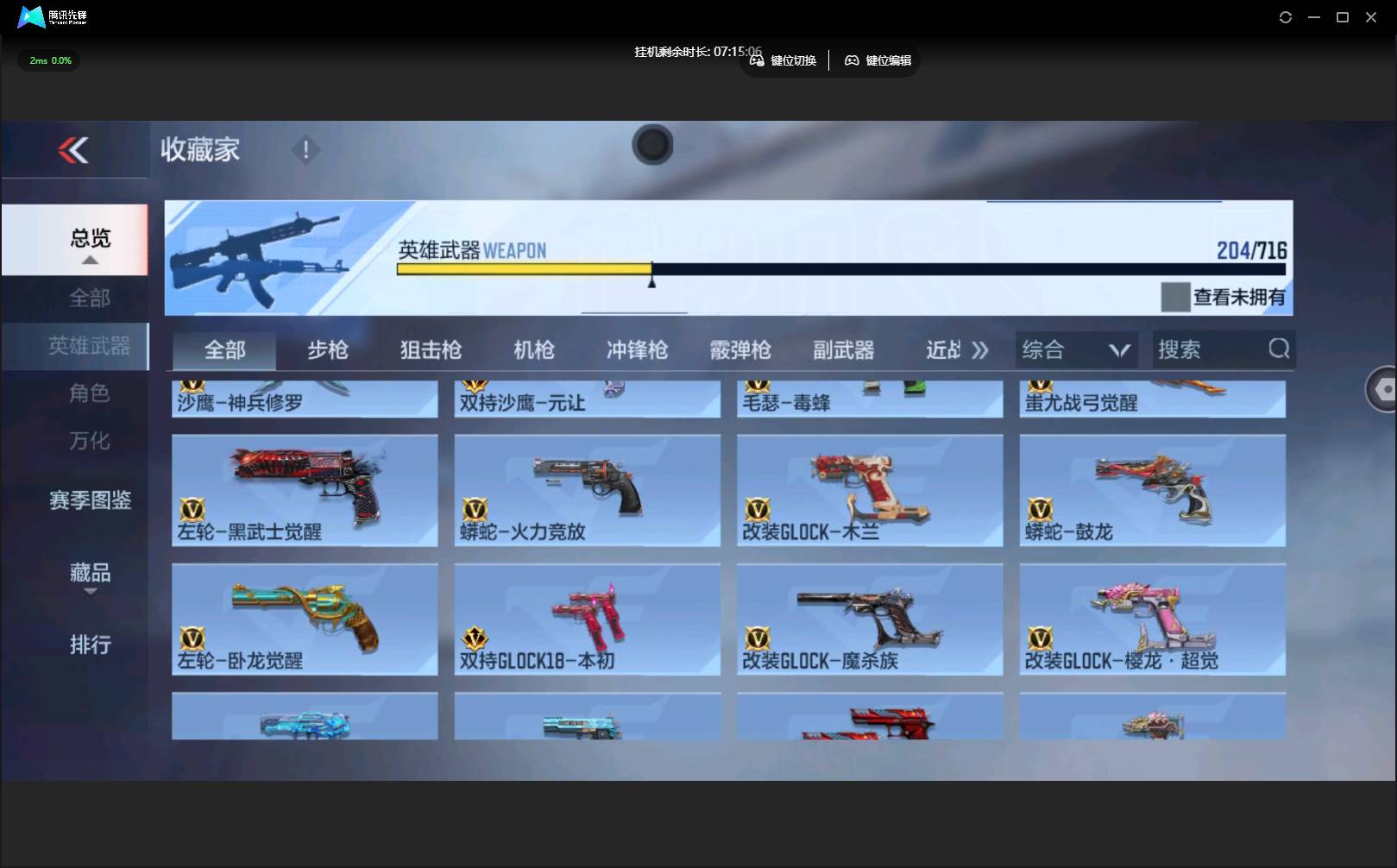Click the exclamation info icon beside 收藏家
The image size is (1397, 868).
(305, 149)
